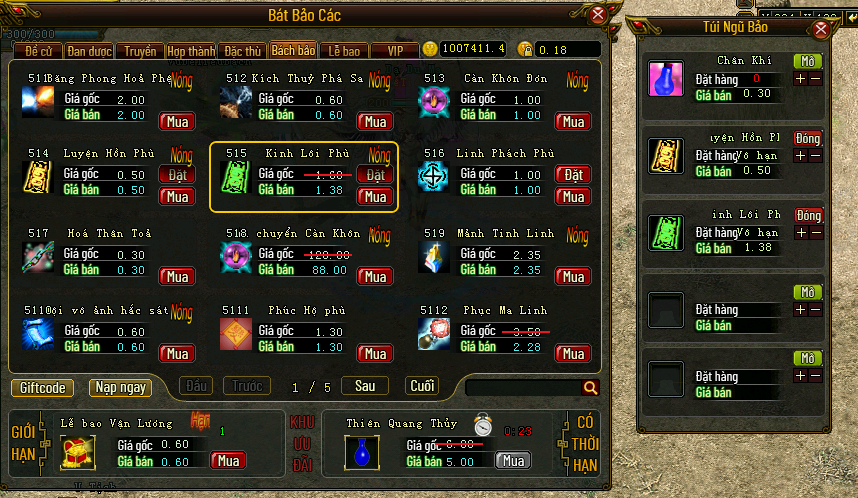Show the Lễ bao tab

pos(345,50)
